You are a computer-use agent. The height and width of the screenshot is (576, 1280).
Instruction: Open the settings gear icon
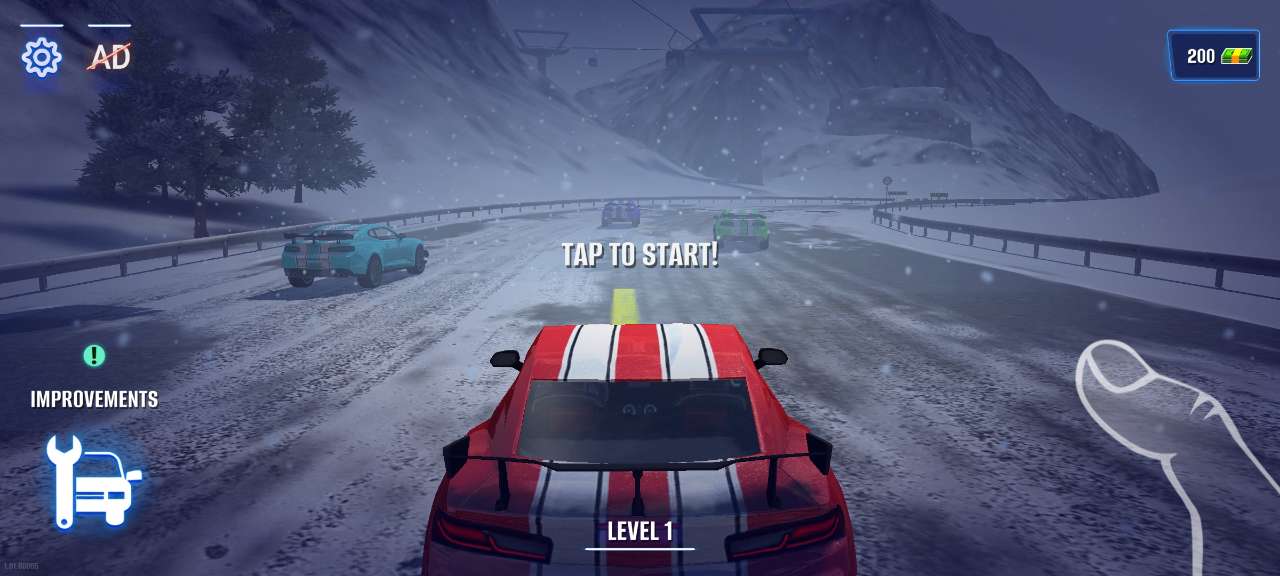[x=41, y=58]
